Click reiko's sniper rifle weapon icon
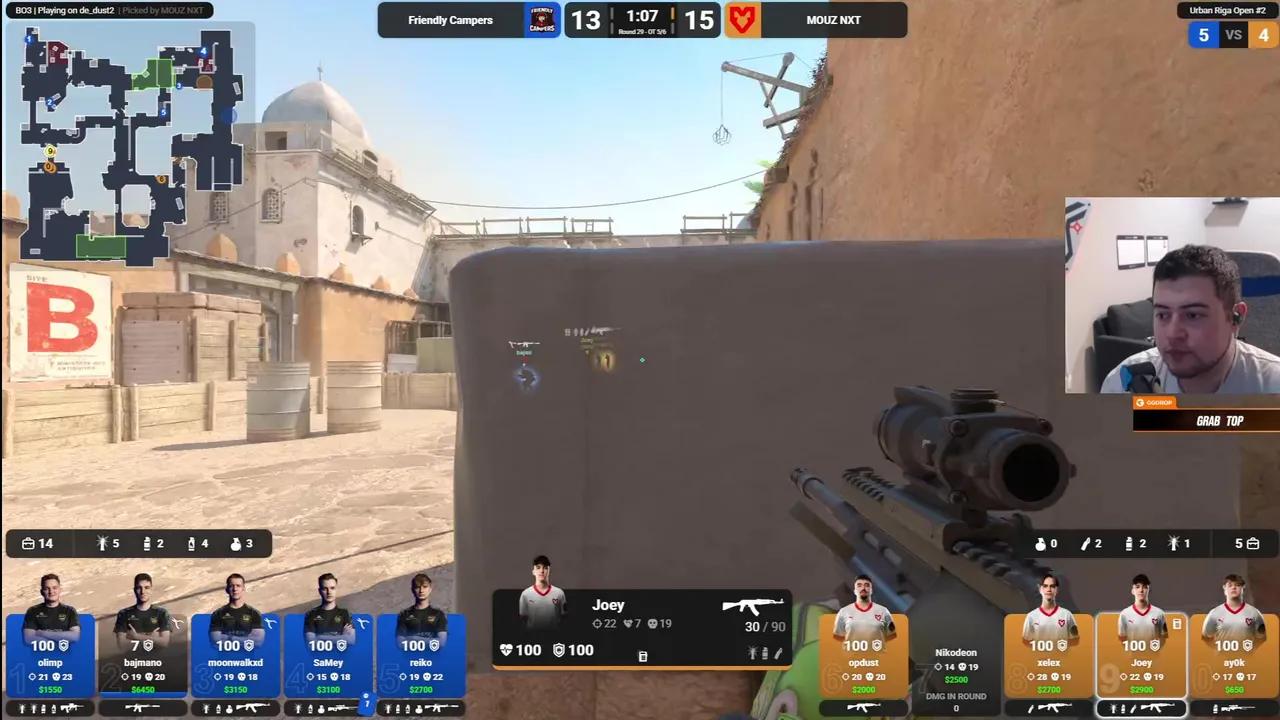The height and width of the screenshot is (720, 1280). coord(441,708)
